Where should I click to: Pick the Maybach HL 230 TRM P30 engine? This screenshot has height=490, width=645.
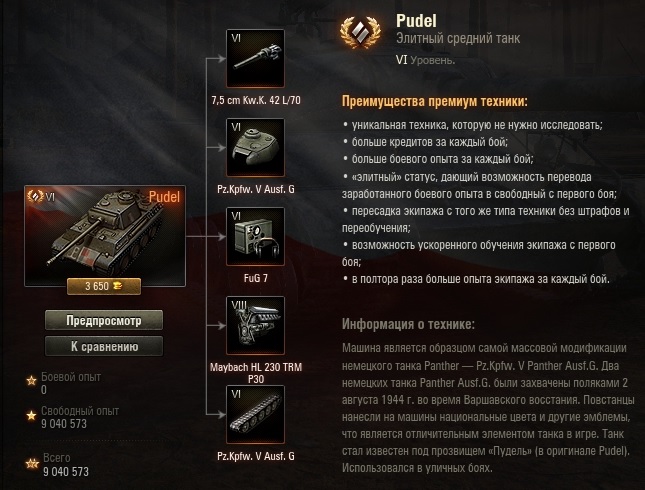pyautogui.click(x=256, y=325)
